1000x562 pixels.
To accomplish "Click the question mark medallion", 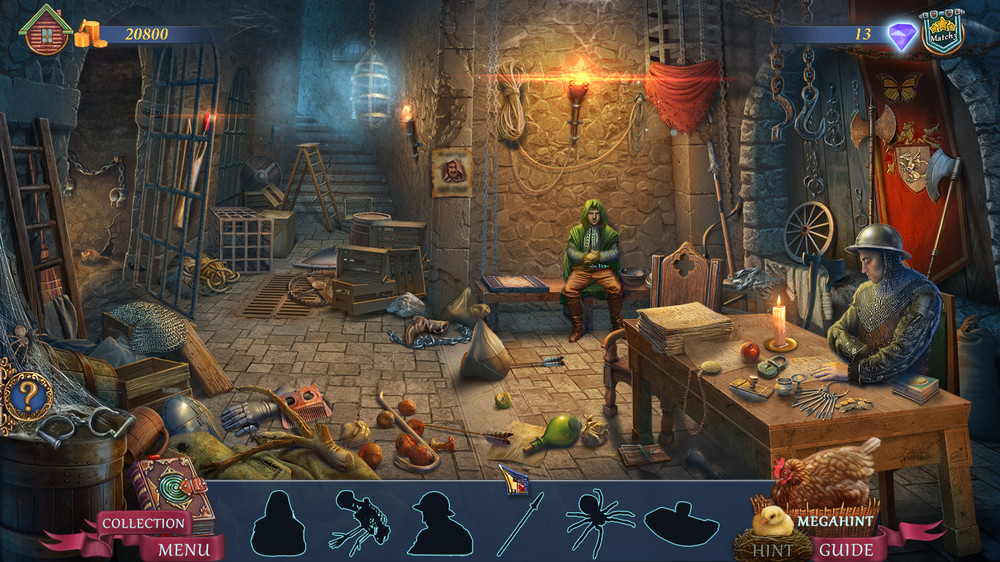I will click(x=27, y=397).
